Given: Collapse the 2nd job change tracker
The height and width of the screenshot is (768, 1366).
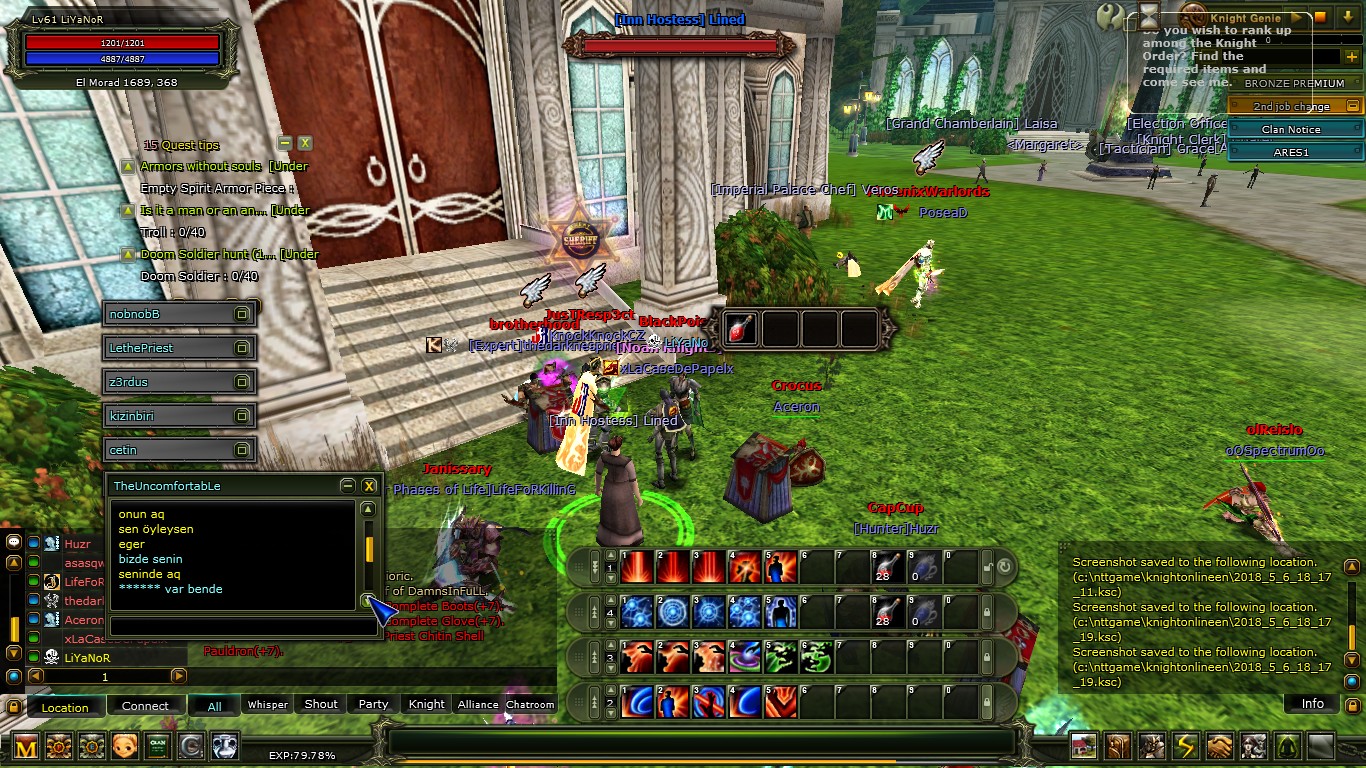Looking at the screenshot, I should tap(1353, 106).
